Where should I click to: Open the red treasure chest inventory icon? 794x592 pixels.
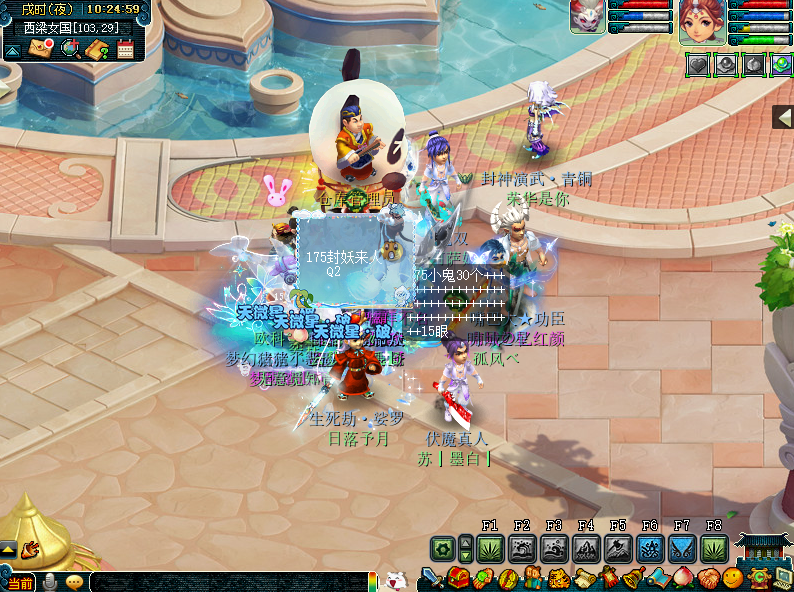coord(458,578)
